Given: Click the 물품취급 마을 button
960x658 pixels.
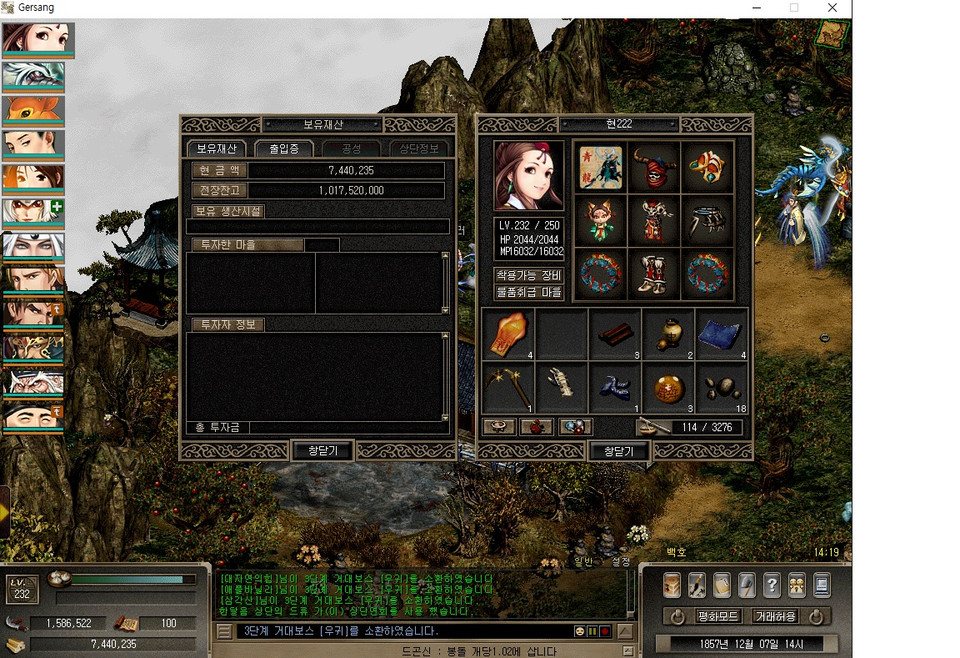Looking at the screenshot, I should pyautogui.click(x=529, y=292).
